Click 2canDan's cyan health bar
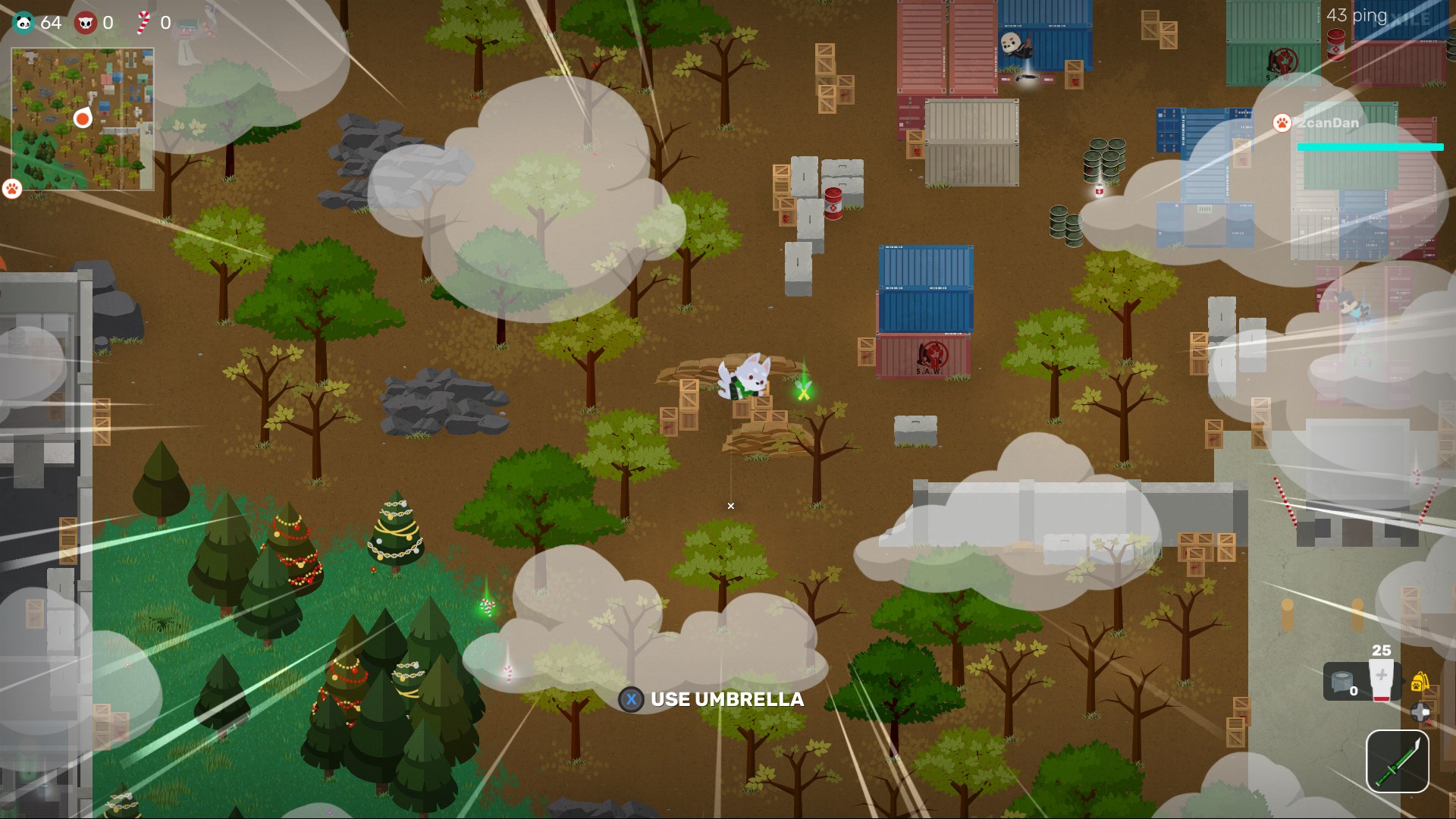This screenshot has width=1456, height=819. [1370, 147]
